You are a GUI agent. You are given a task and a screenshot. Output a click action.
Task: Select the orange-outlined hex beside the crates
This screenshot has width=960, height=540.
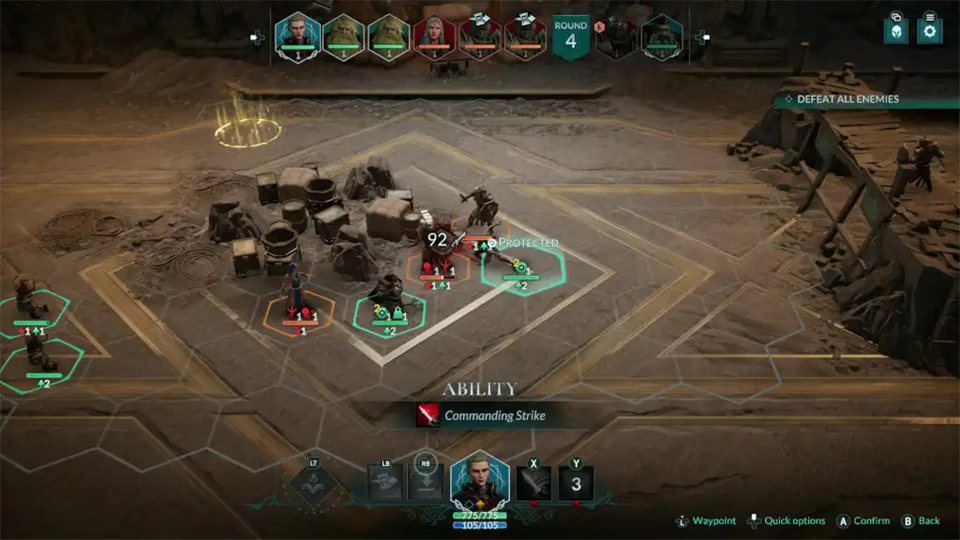299,313
